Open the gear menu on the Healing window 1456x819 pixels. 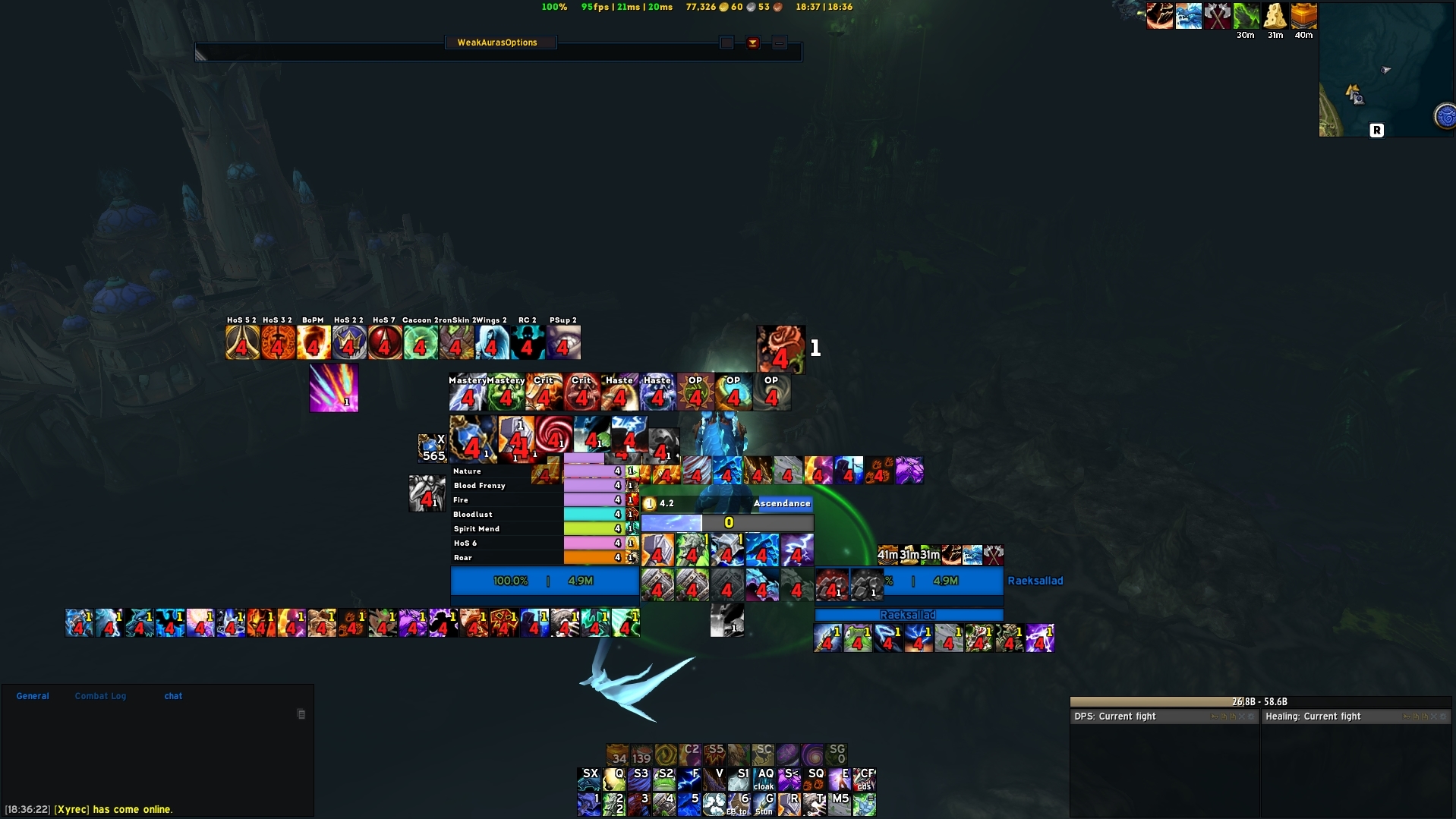[1442, 717]
